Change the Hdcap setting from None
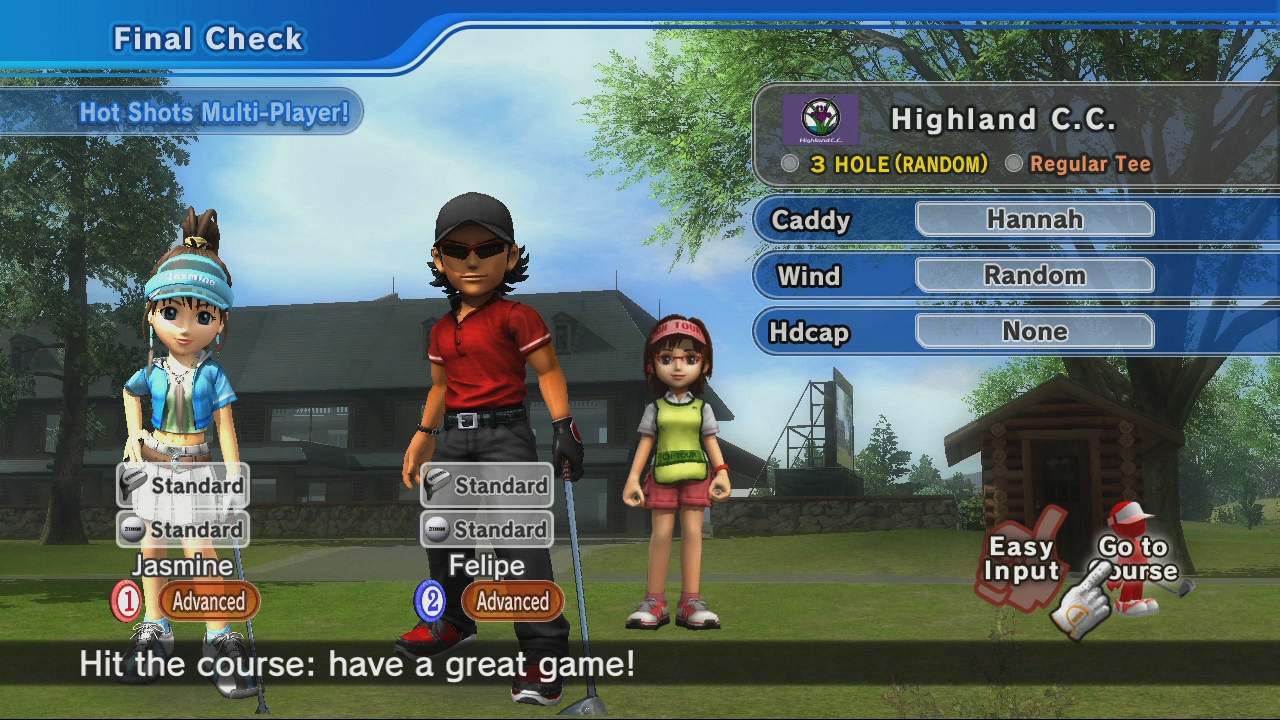 click(1034, 332)
